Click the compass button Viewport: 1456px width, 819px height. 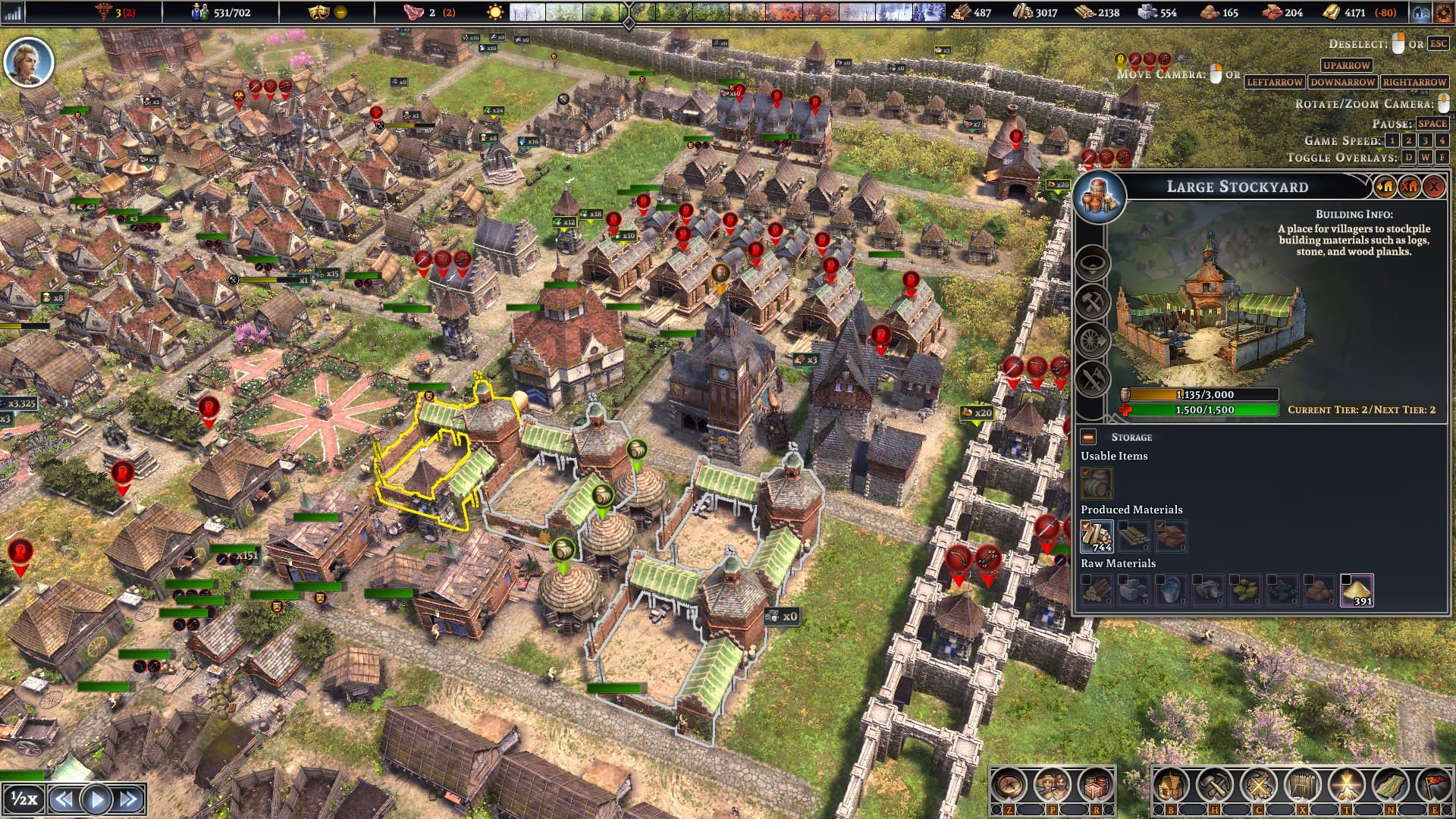pyautogui.click(x=1009, y=786)
